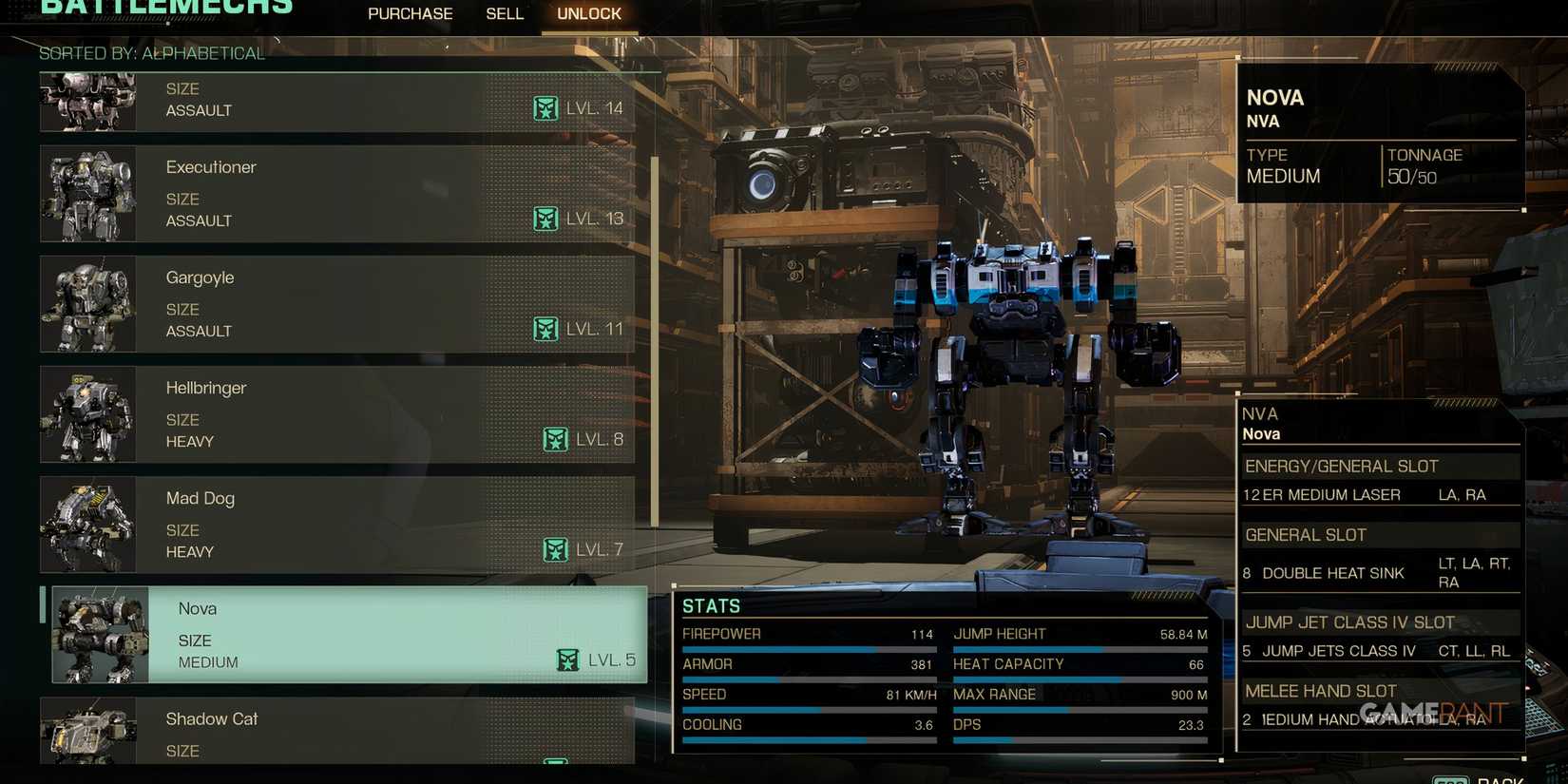Select the Gargoyle unlock emblem icon
1568x784 pixels.
[546, 329]
